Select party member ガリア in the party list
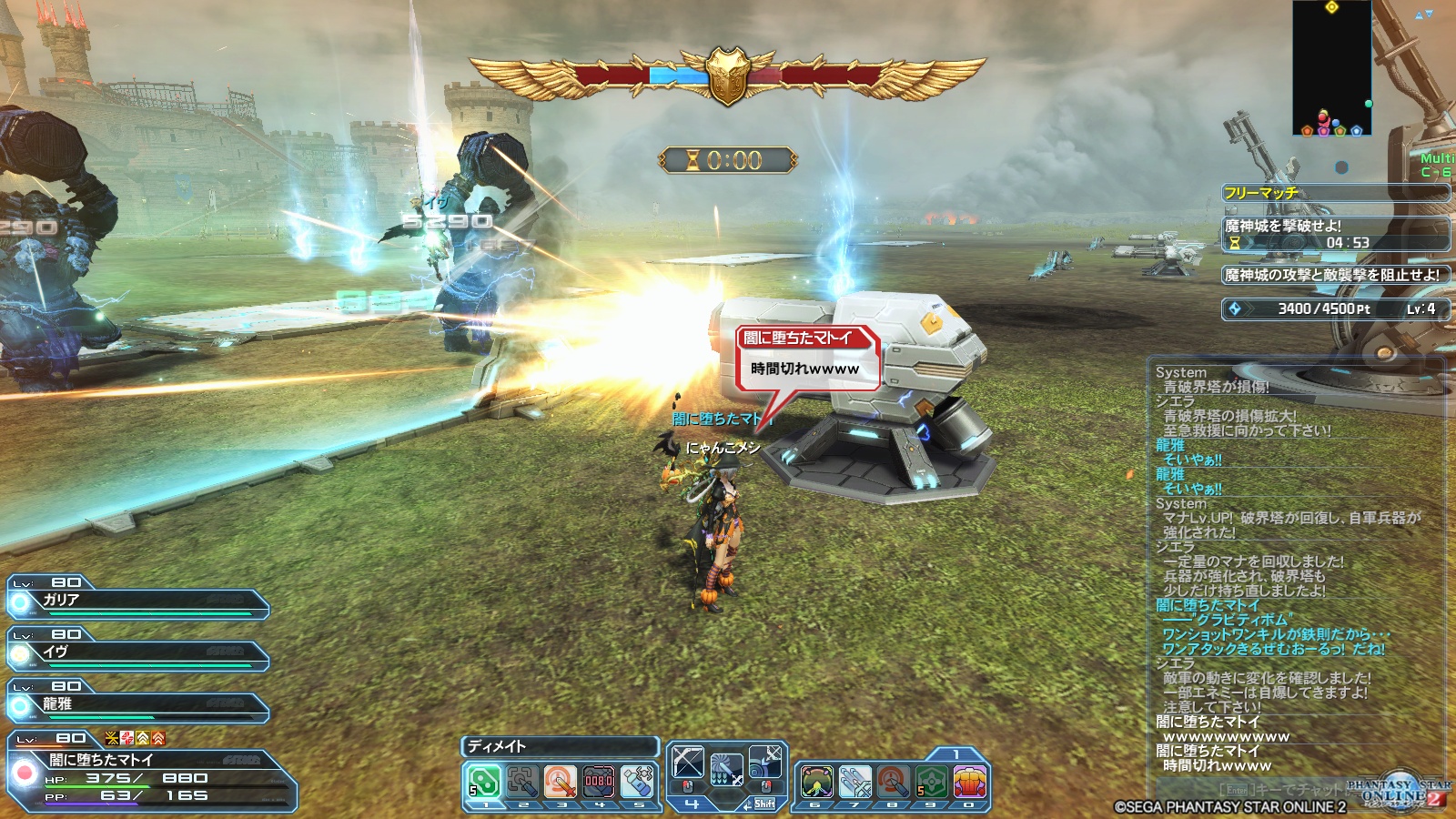Screen dimensions: 1456x819 [138, 601]
